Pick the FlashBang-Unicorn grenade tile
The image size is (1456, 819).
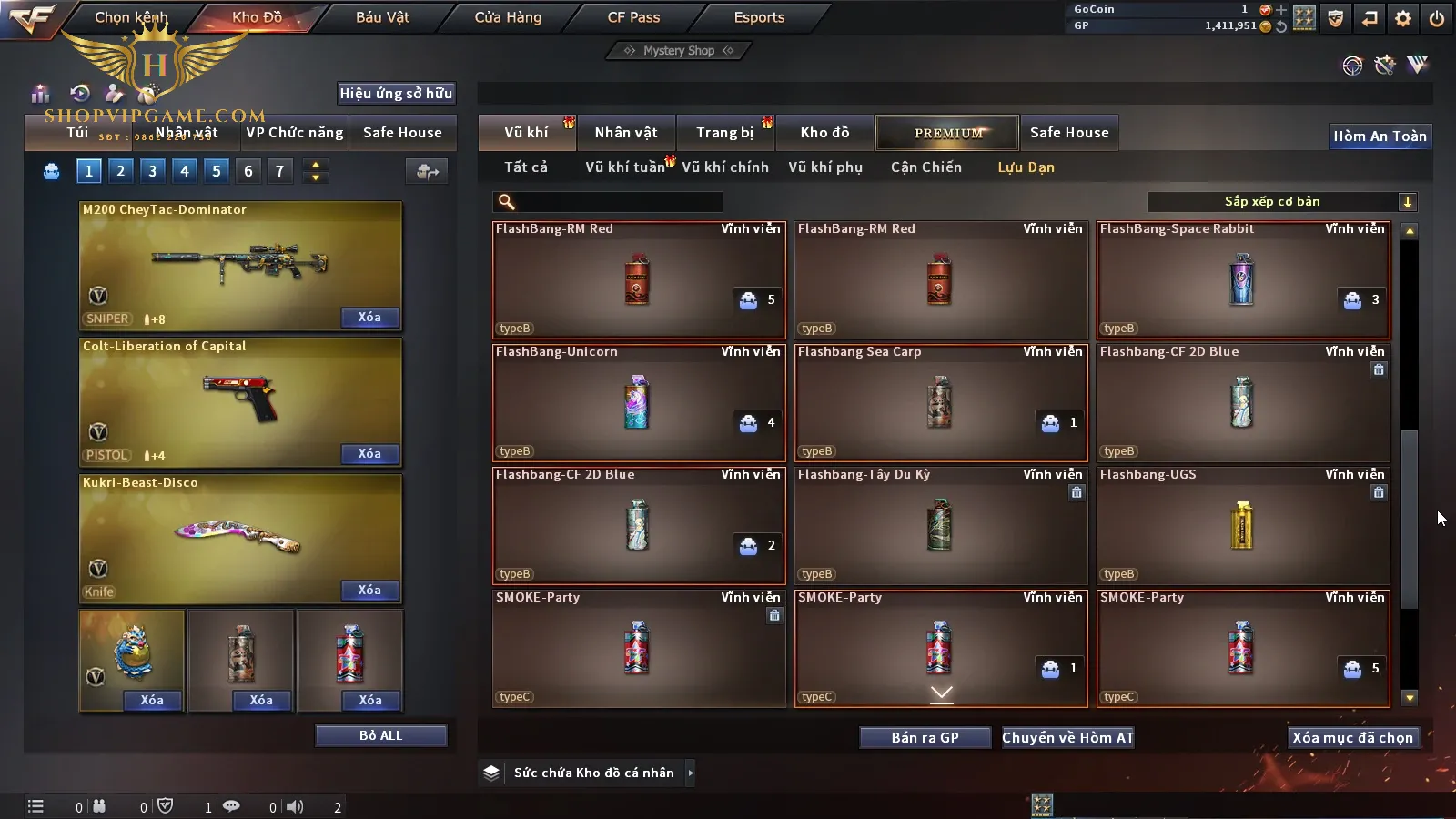pyautogui.click(x=638, y=403)
